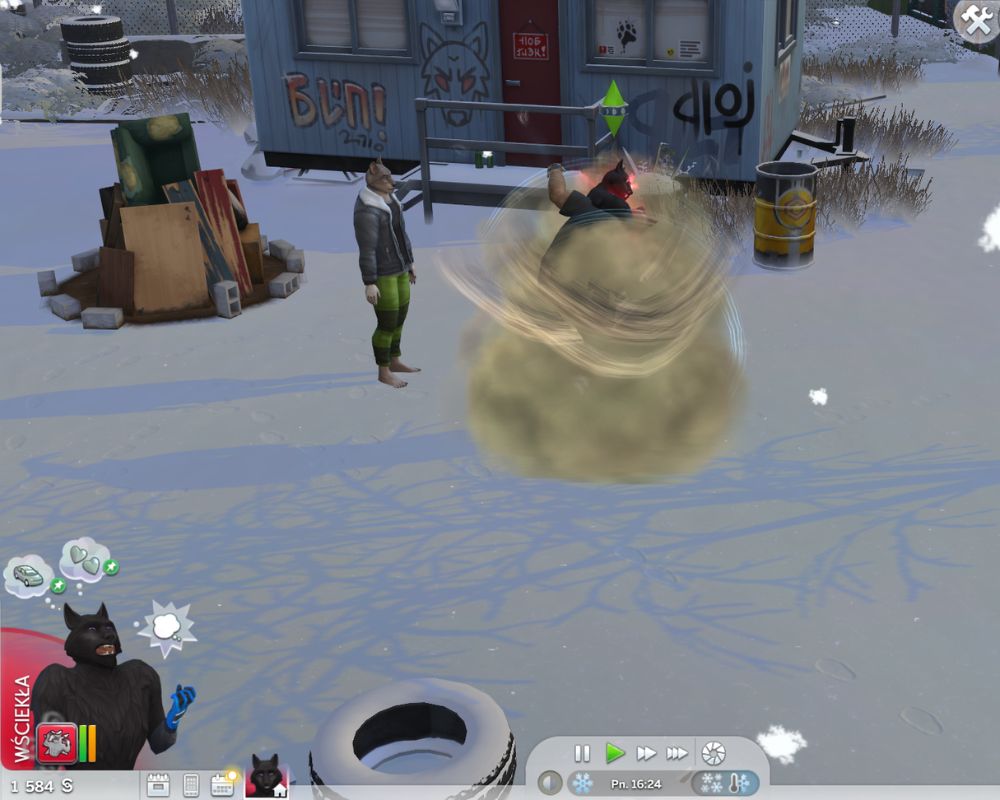The image size is (1000, 800).
Task: Open the red angry moodlet icon
Action: click(x=56, y=742)
